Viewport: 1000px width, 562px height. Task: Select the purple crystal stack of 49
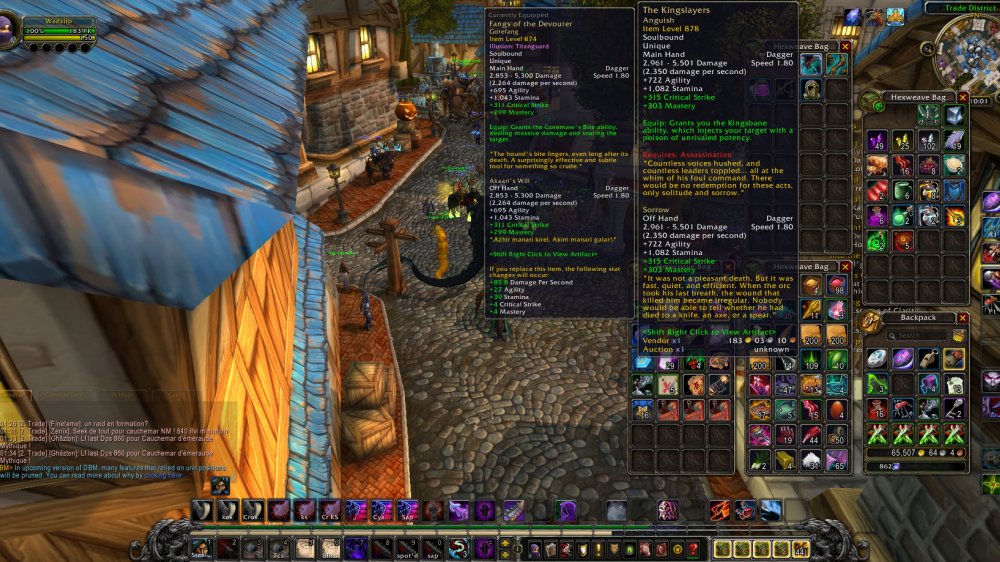coord(876,139)
